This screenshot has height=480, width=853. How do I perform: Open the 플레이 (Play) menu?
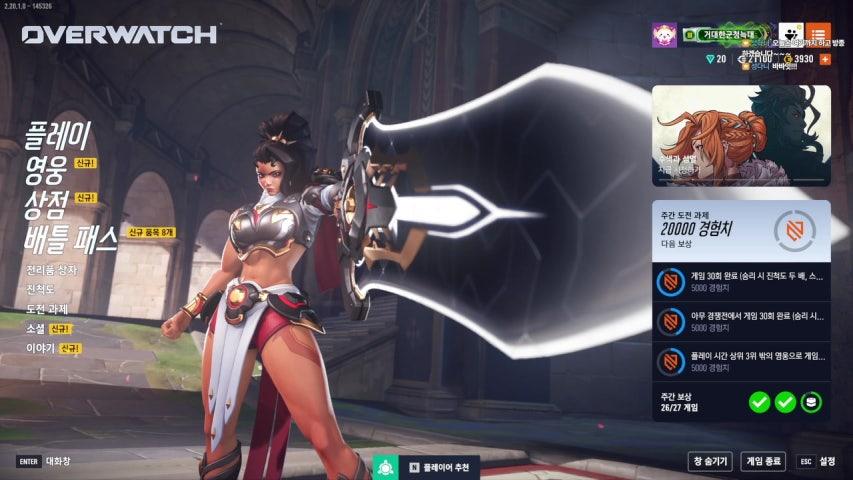(58, 135)
